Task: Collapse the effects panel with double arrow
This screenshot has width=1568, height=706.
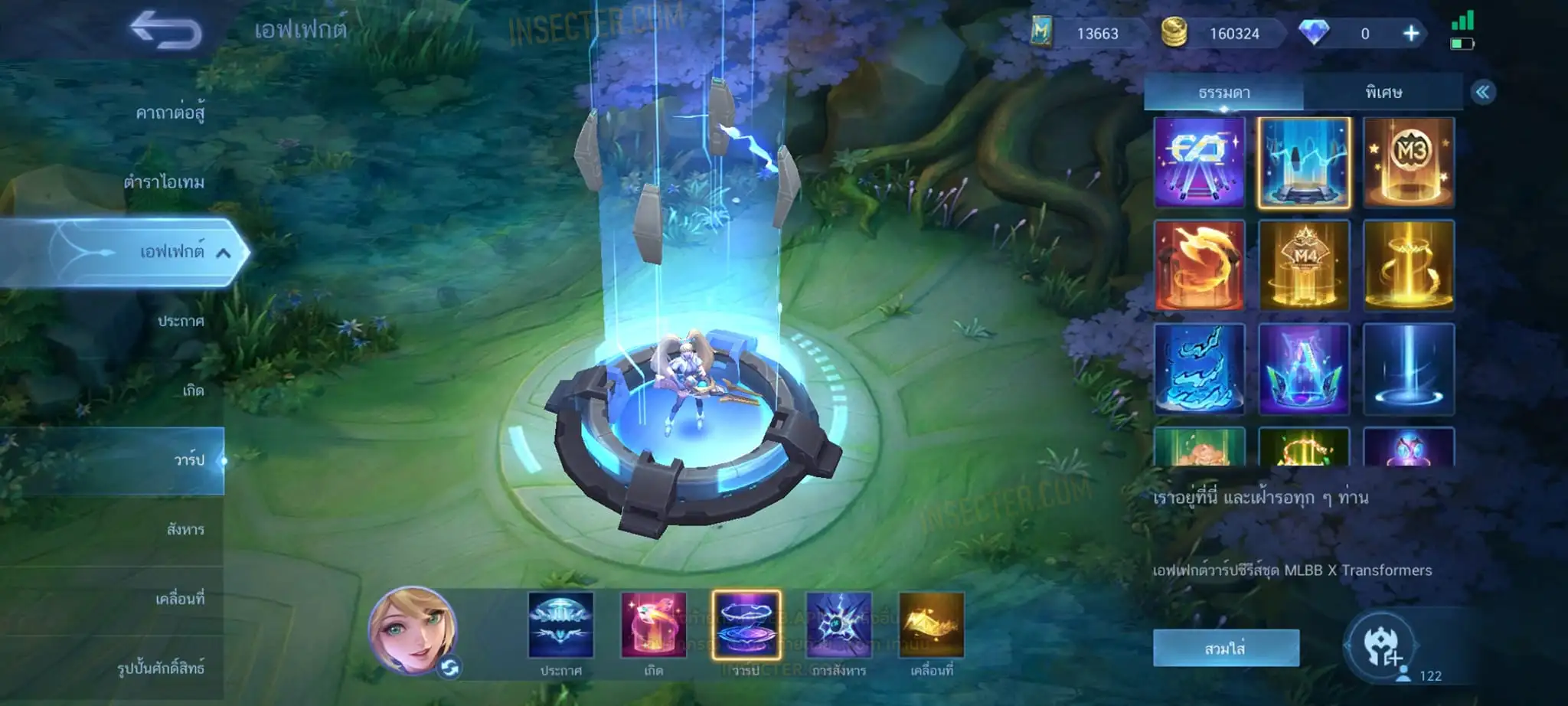Action: click(x=1483, y=93)
